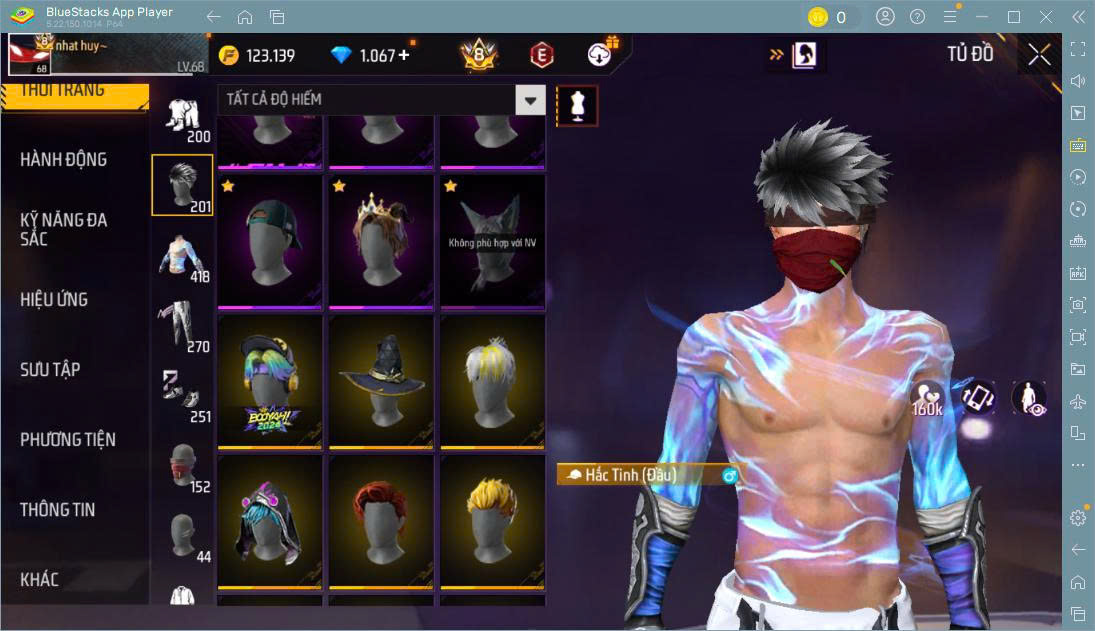Screen dimensions: 1095x631
Task: Show the THÔNG TIN section
Action: click(x=58, y=509)
